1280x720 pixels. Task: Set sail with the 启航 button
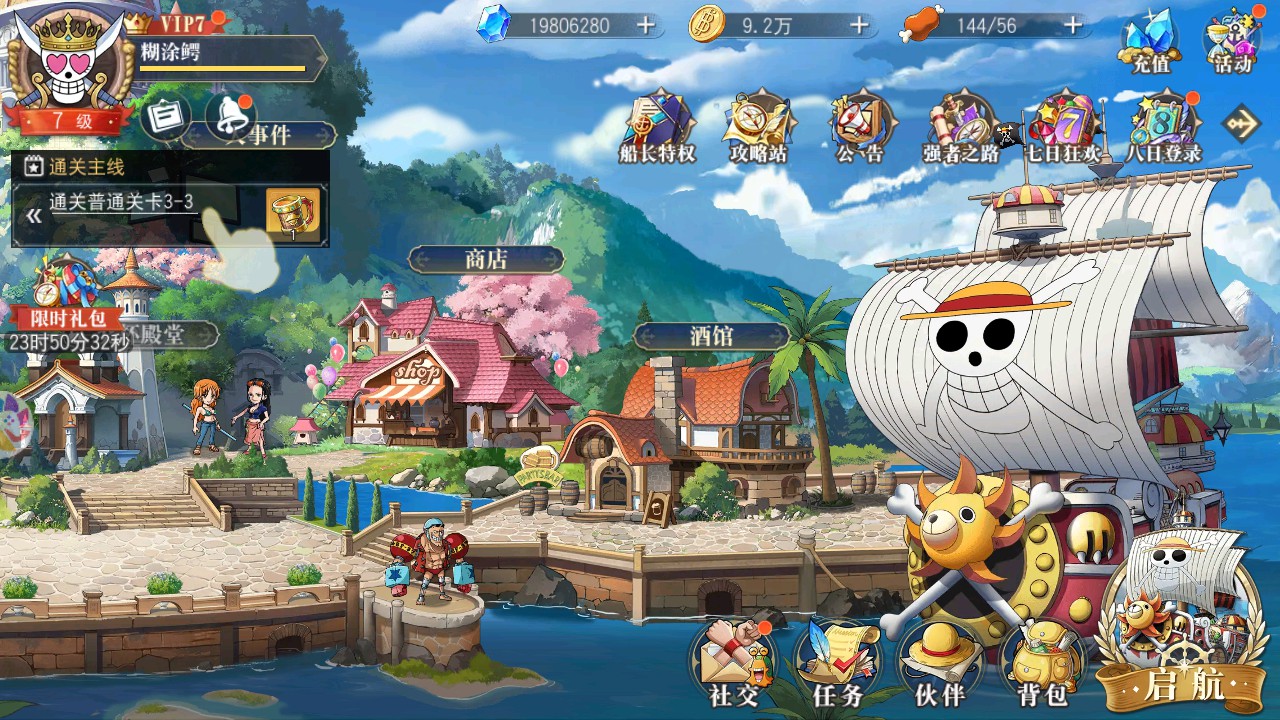(1184, 640)
